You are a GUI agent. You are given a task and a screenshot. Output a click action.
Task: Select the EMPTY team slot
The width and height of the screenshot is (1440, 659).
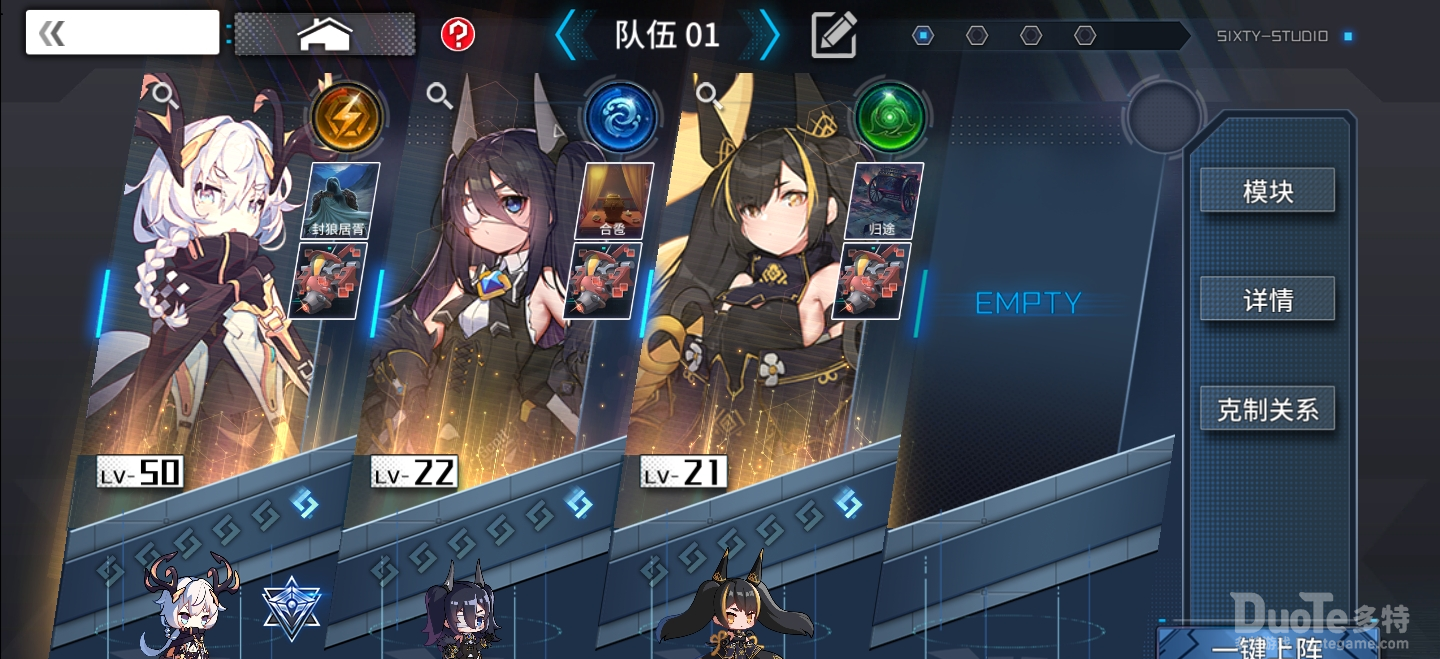coord(1028,303)
